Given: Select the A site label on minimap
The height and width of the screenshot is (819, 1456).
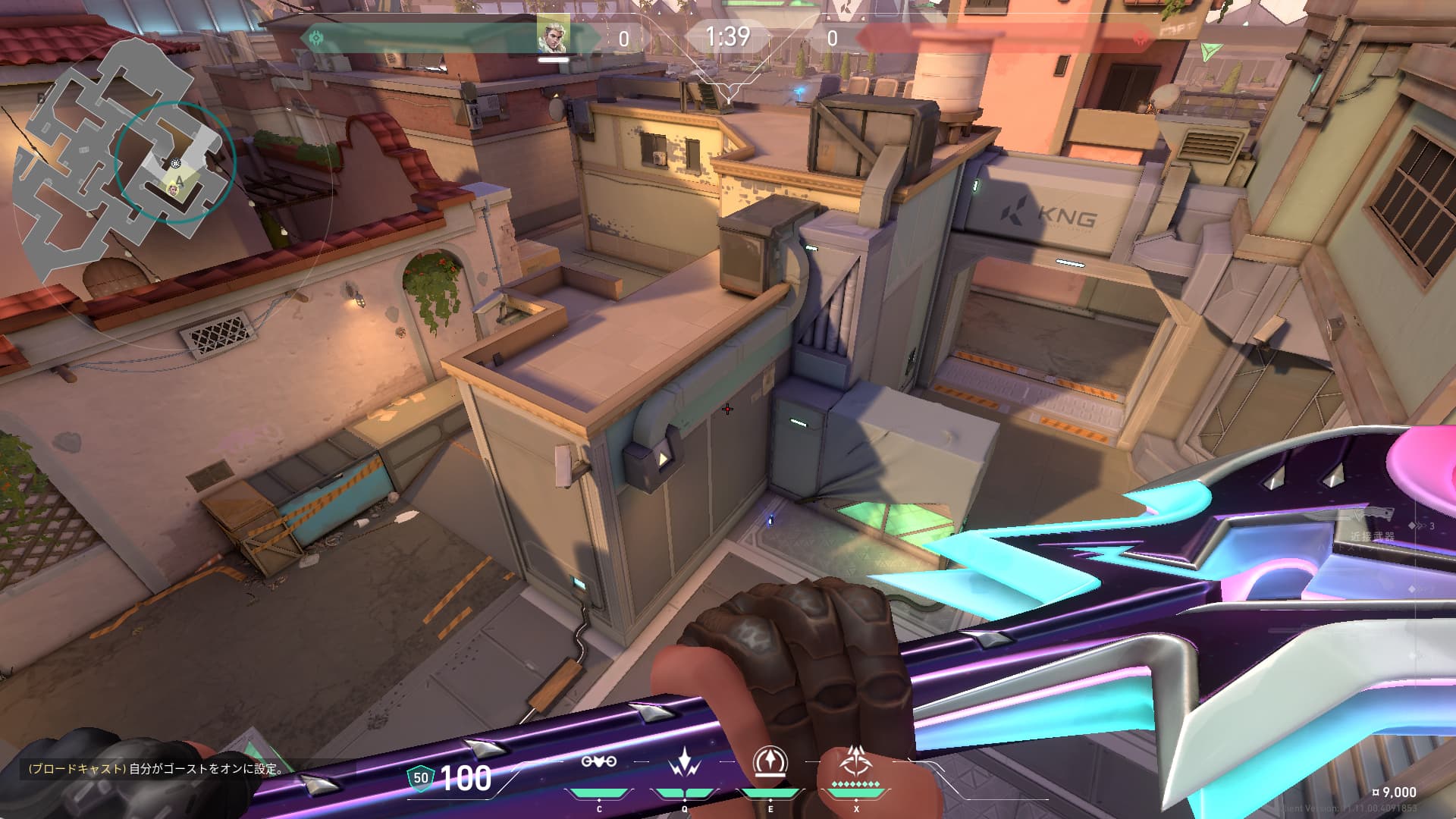Looking at the screenshot, I should pyautogui.click(x=179, y=180).
